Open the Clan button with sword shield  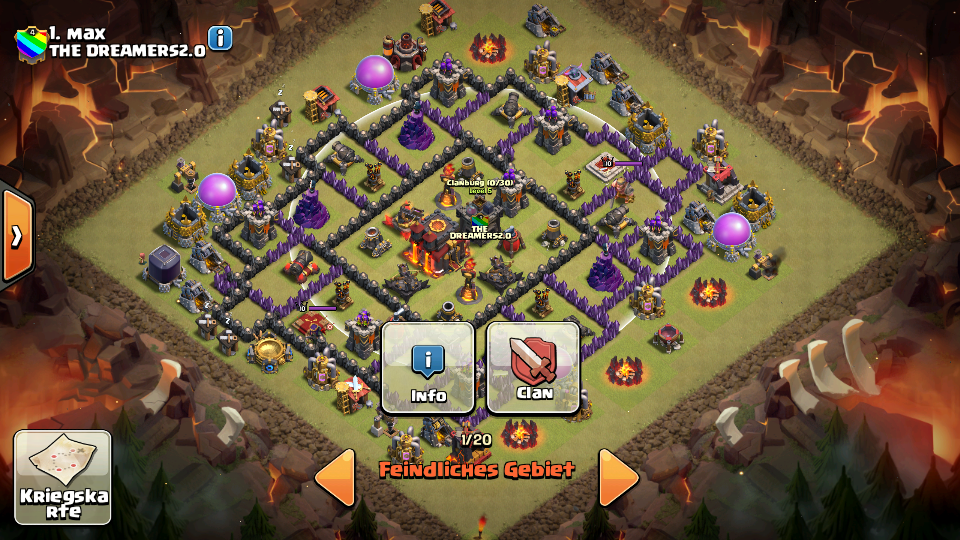pos(533,367)
